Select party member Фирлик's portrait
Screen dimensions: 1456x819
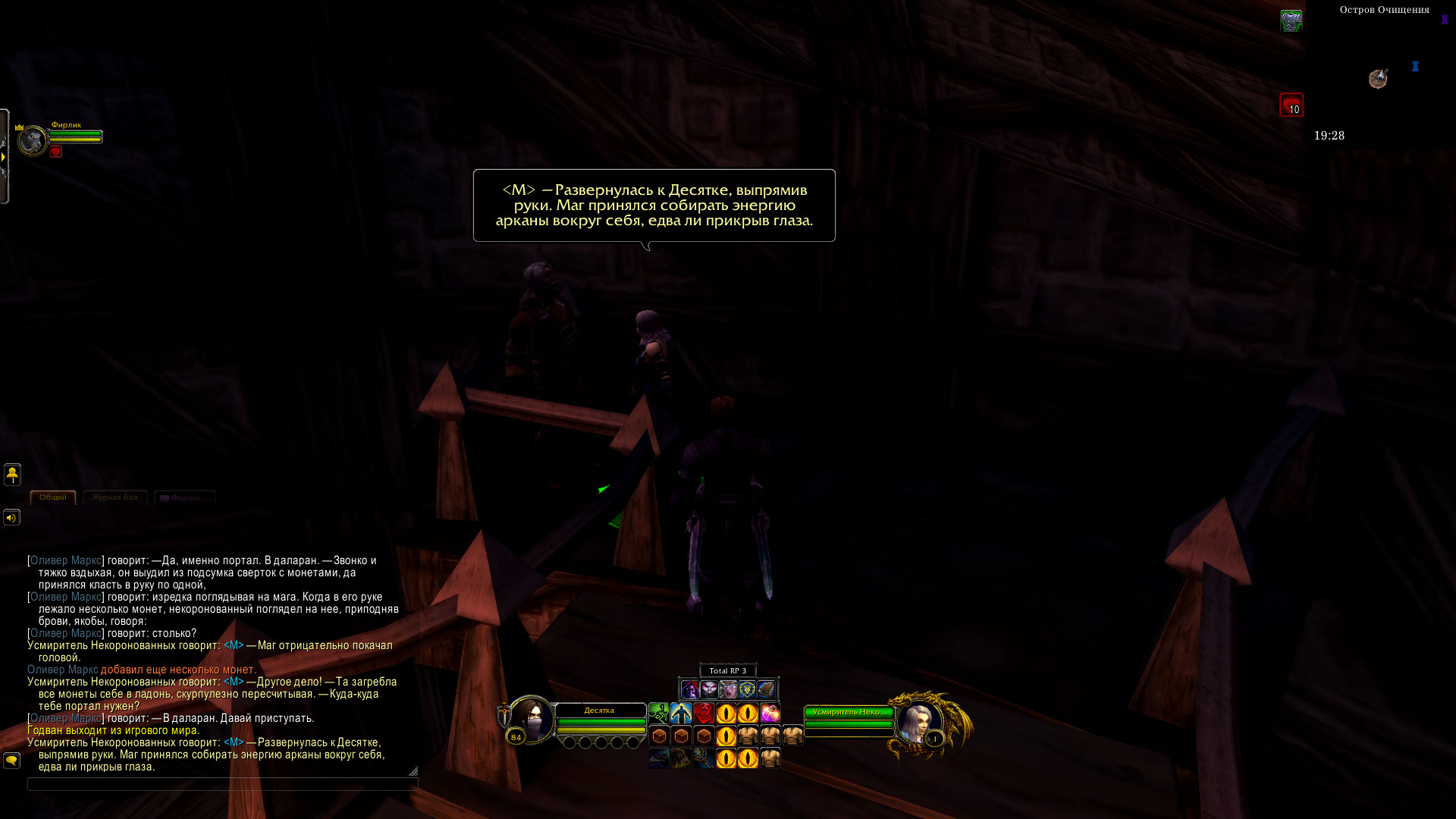point(33,141)
